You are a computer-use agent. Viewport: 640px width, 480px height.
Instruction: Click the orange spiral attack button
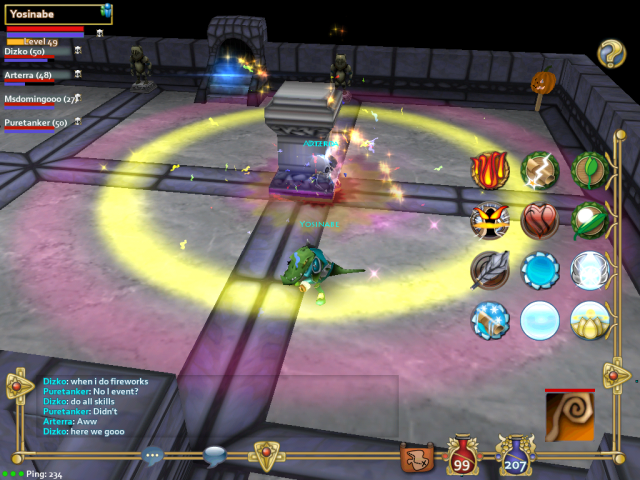[570, 416]
